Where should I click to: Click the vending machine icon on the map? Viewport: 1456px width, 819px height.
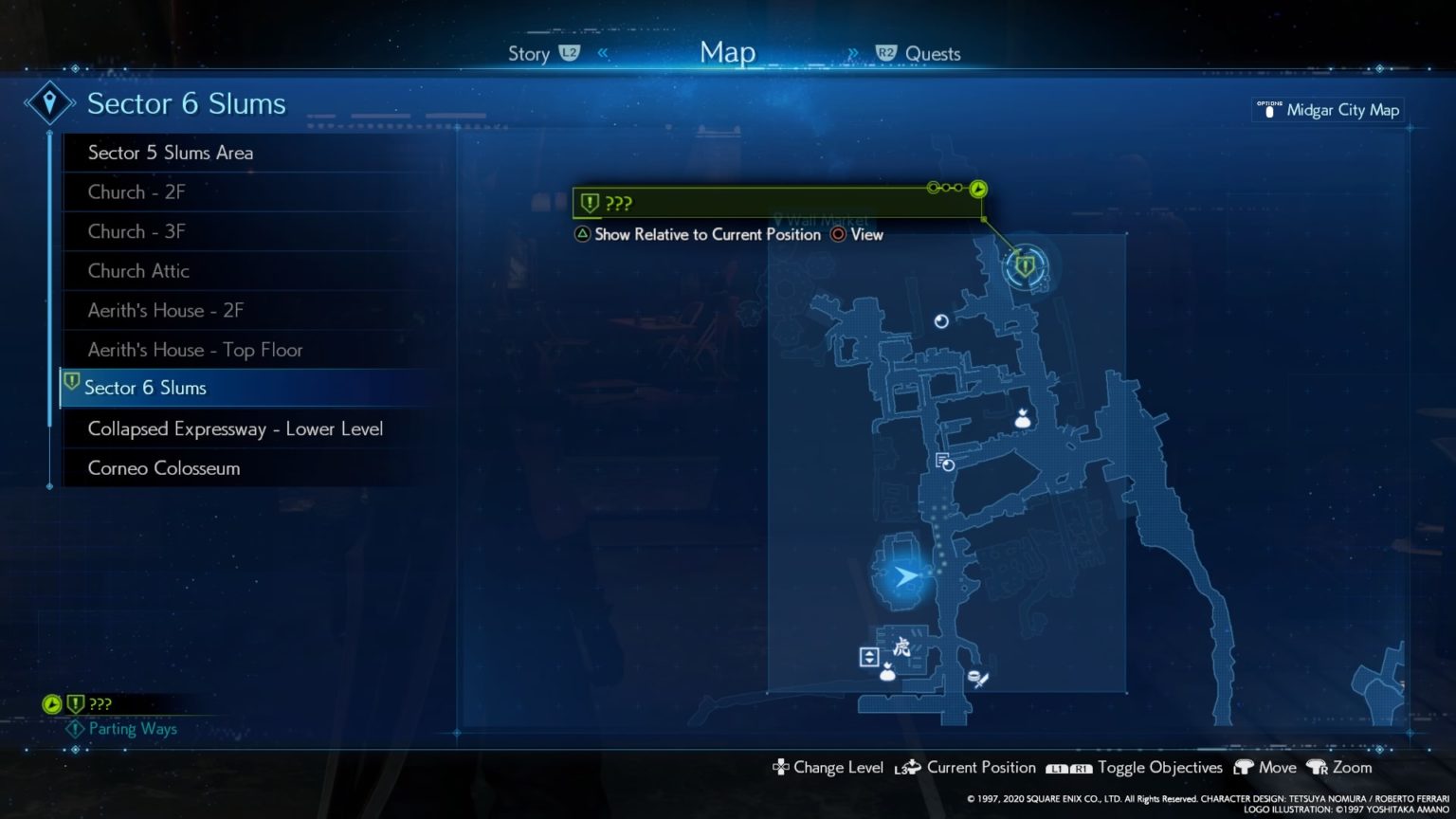point(941,321)
